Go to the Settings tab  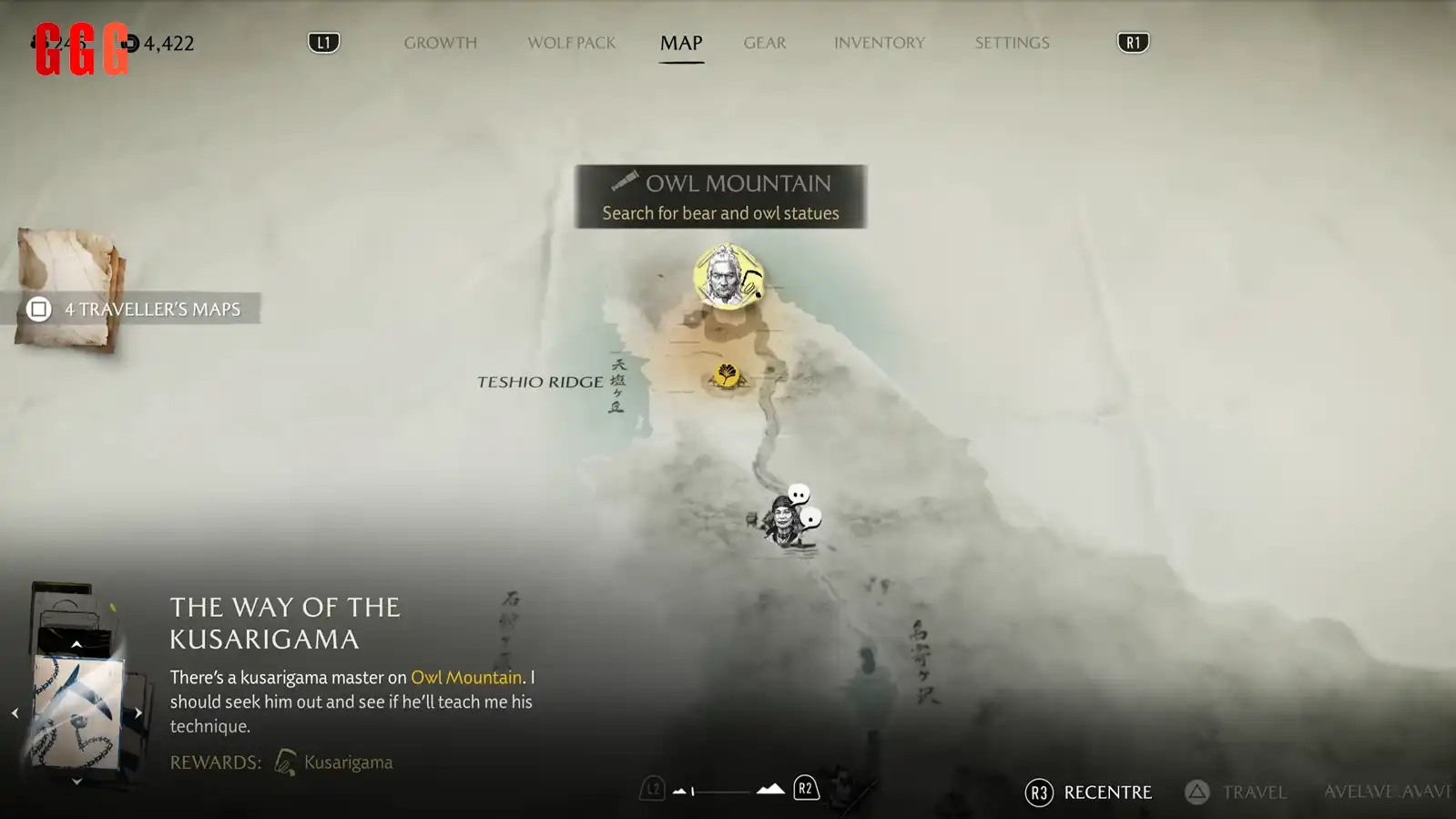coord(1012,43)
